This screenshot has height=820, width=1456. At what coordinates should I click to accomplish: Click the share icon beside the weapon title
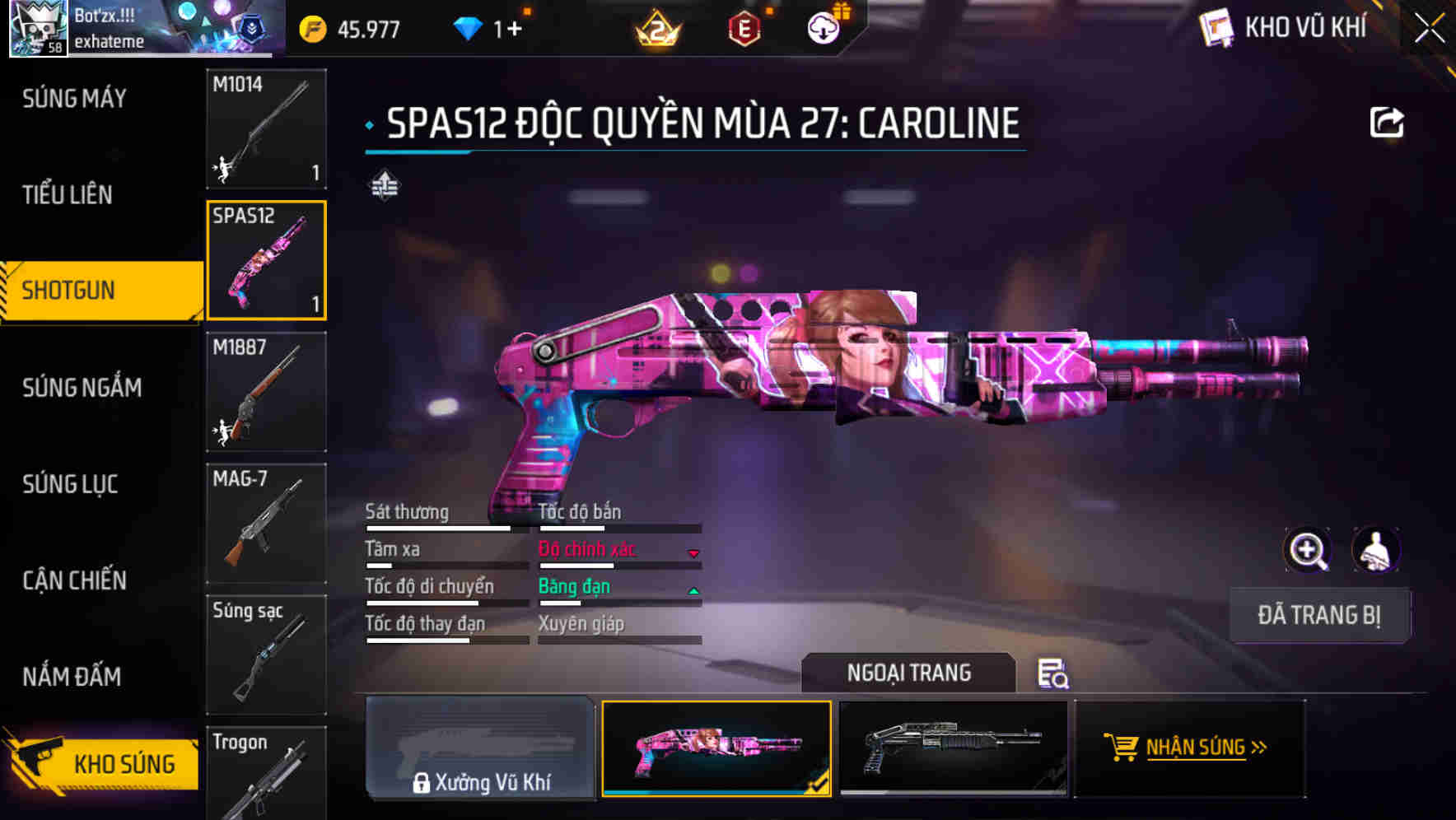click(1388, 120)
